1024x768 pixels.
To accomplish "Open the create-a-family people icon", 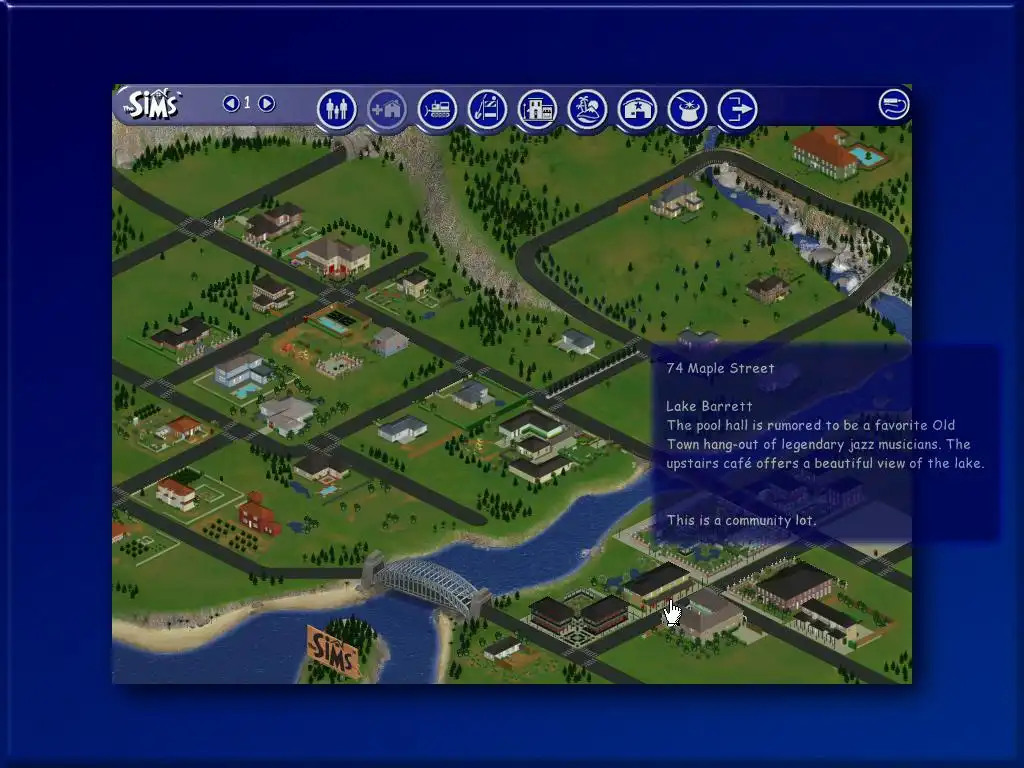I will 337,109.
